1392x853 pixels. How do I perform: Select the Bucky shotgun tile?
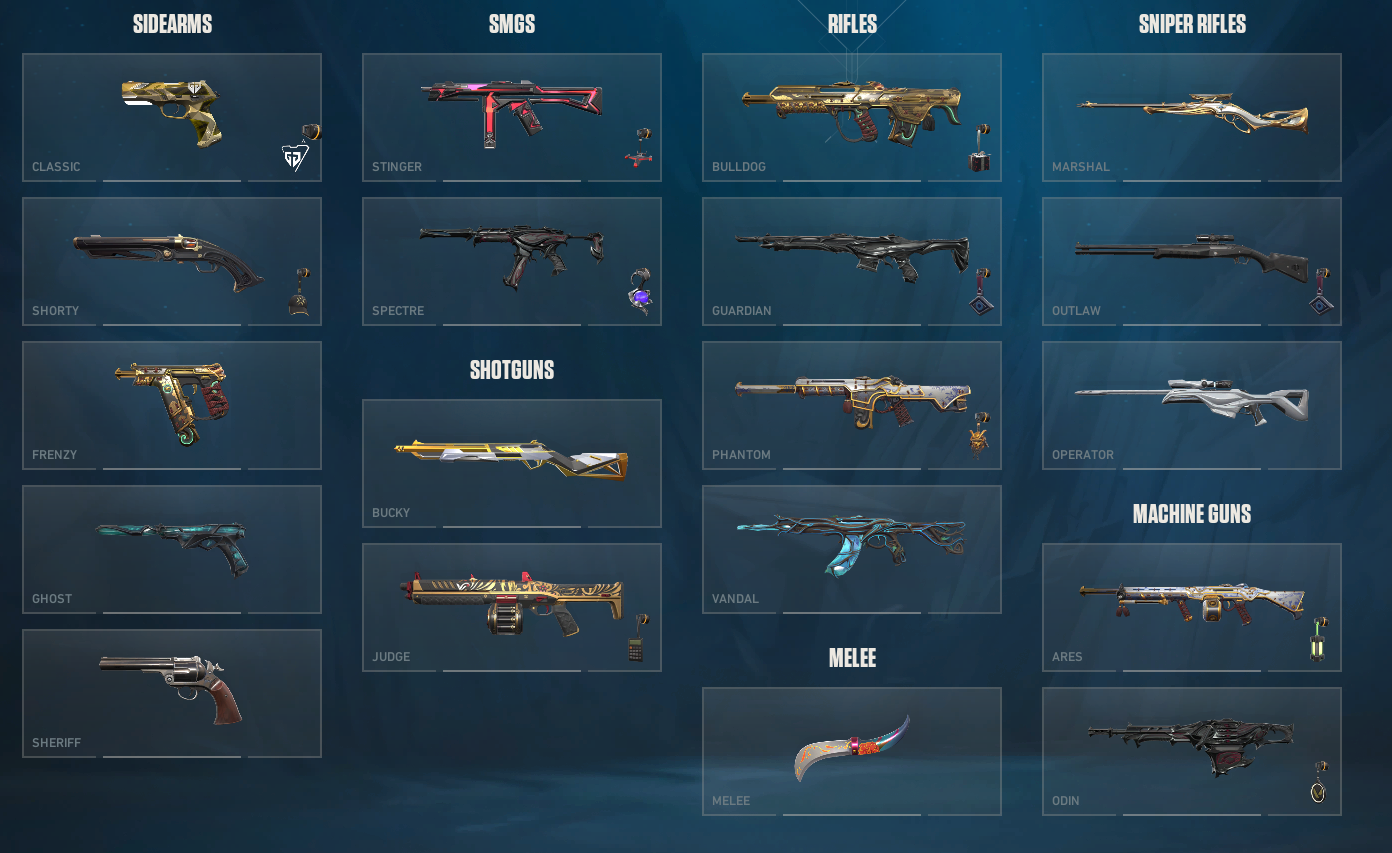click(512, 463)
